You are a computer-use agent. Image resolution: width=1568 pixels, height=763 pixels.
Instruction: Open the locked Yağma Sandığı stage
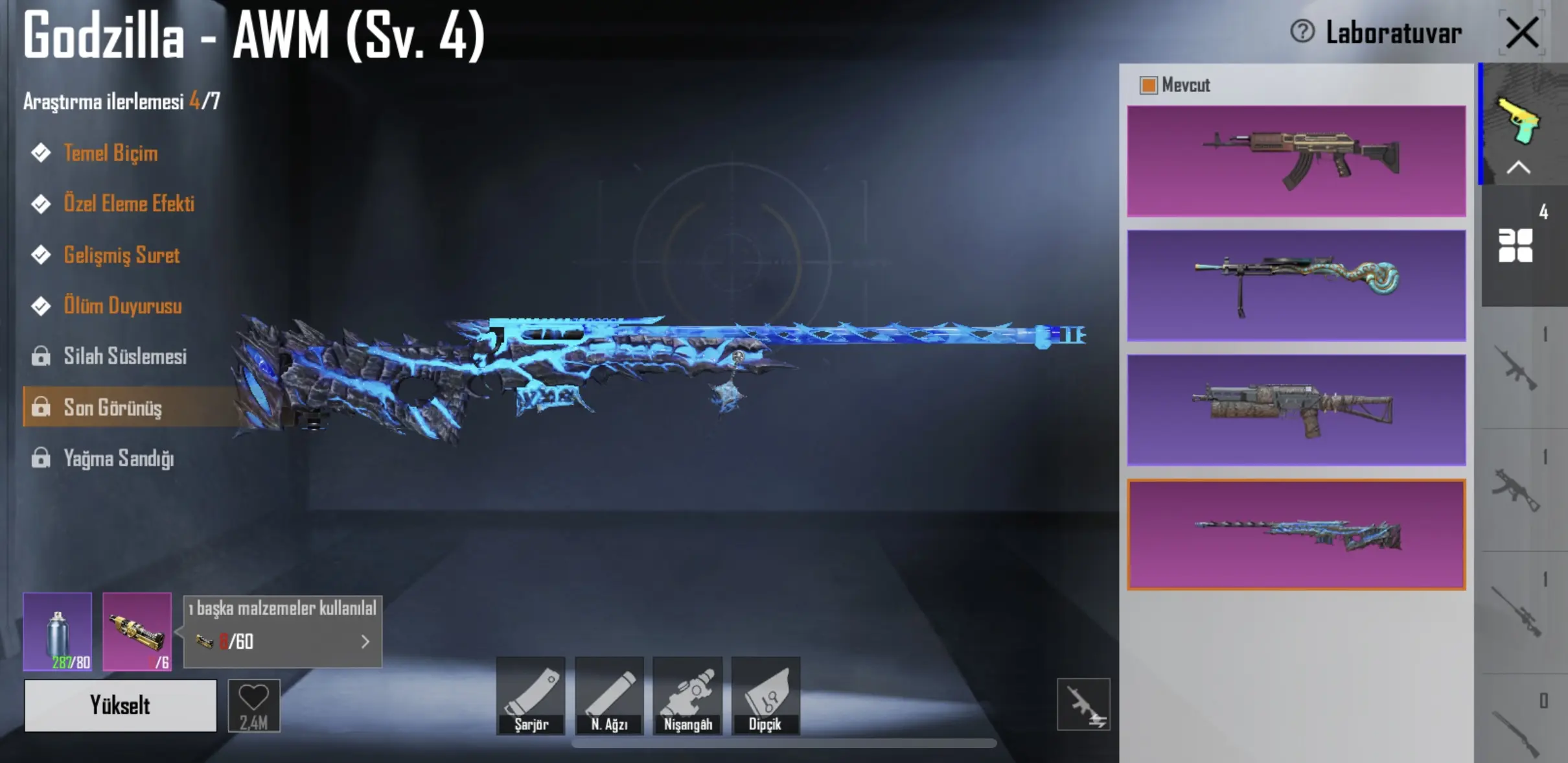[x=118, y=458]
